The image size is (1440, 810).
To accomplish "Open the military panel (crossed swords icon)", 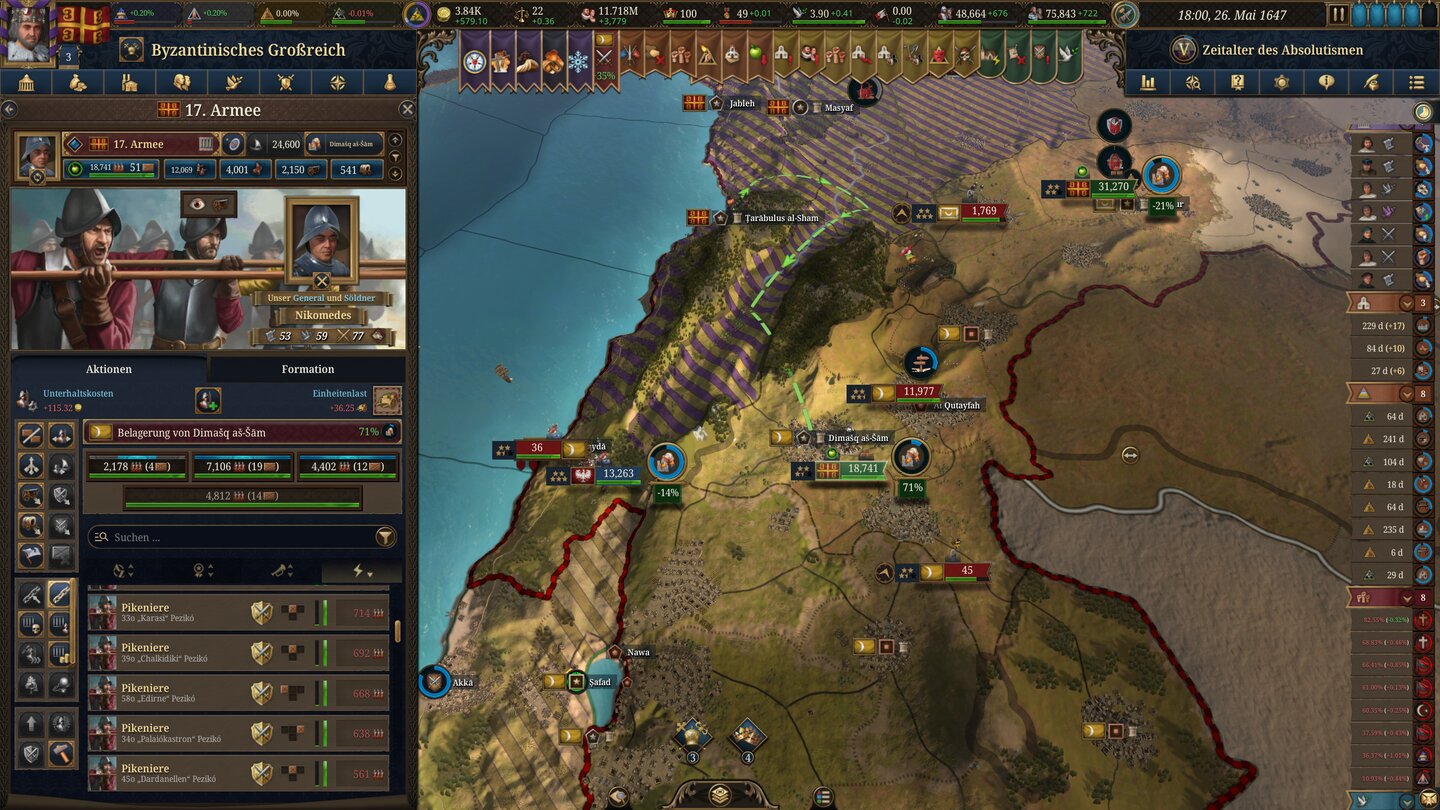I will [x=284, y=82].
